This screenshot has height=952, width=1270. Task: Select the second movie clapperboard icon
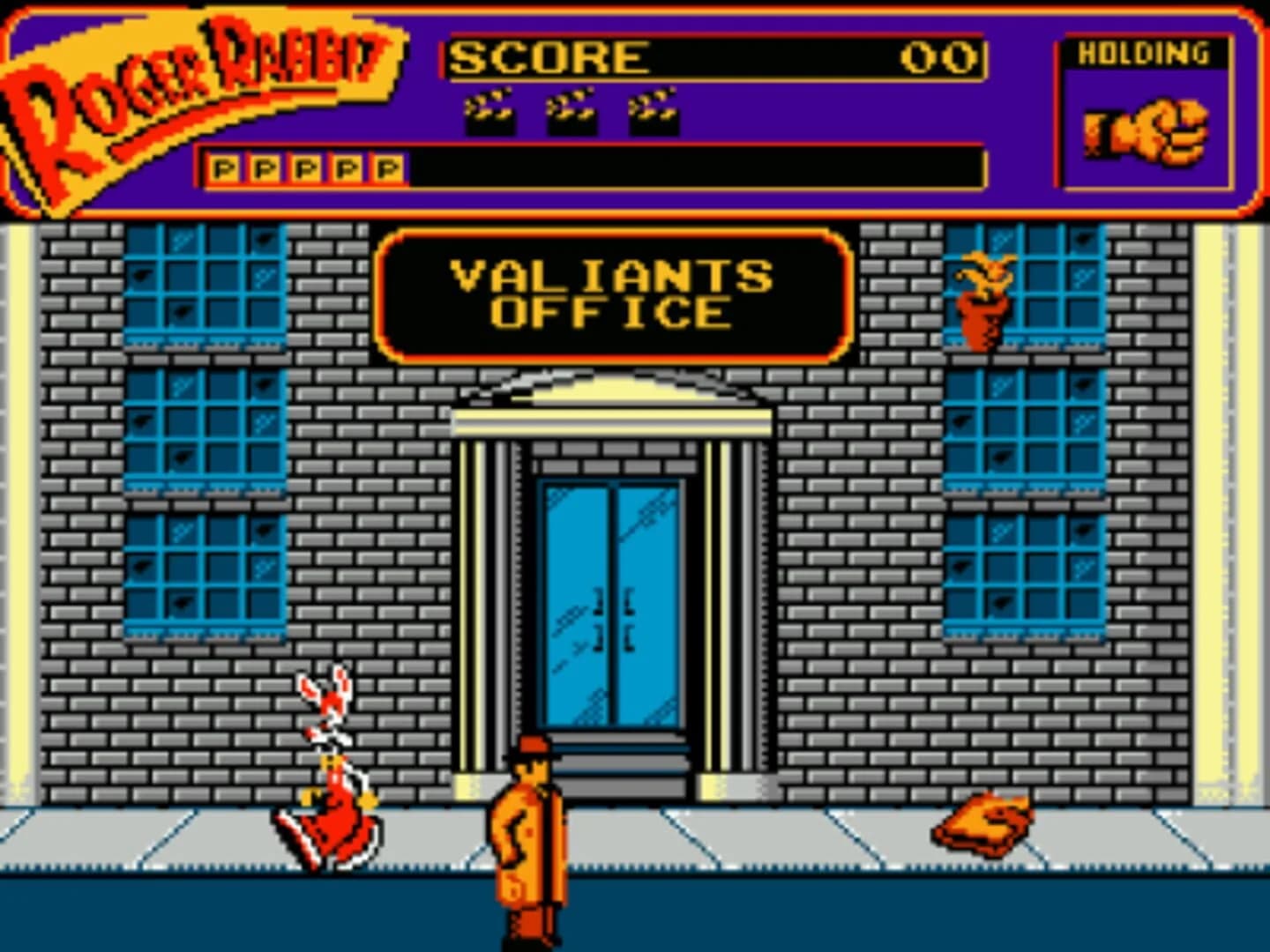point(571,112)
